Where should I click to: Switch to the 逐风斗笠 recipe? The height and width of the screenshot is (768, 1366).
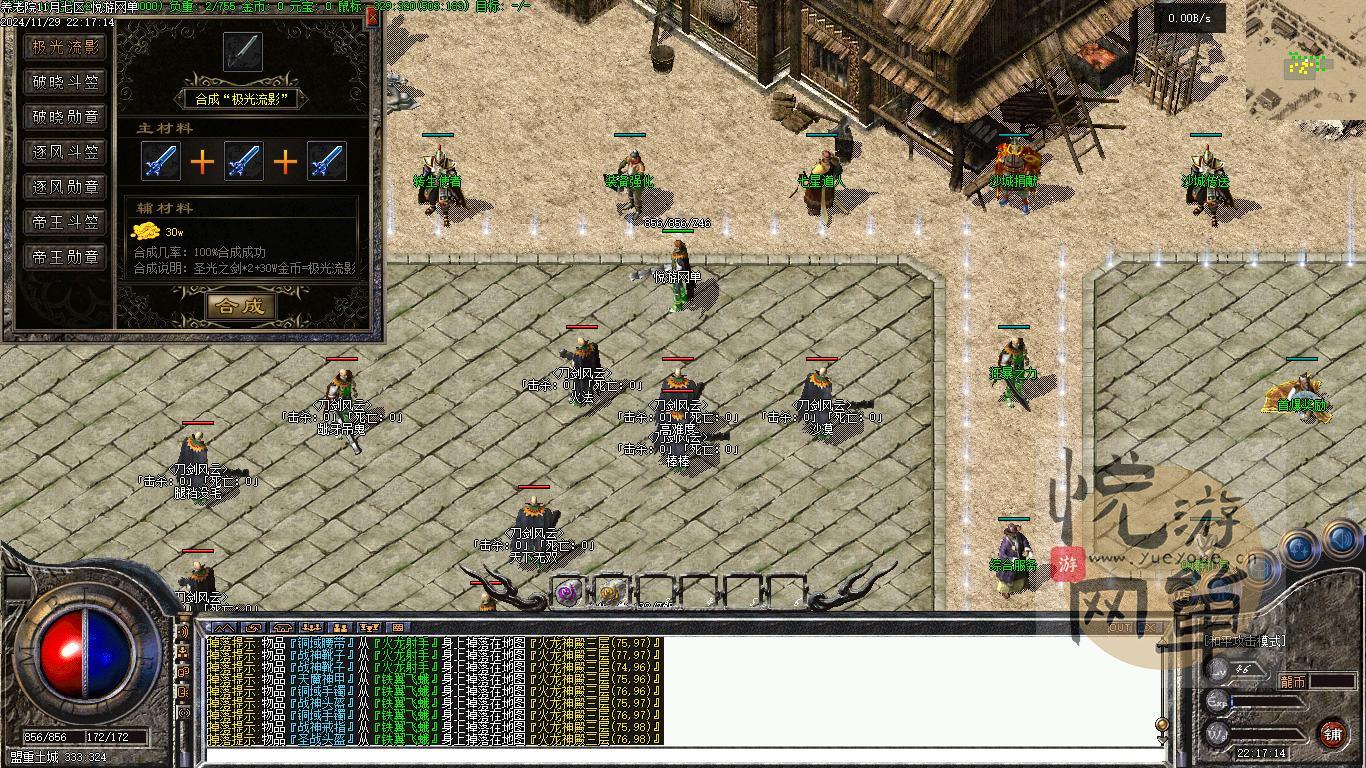coord(66,152)
